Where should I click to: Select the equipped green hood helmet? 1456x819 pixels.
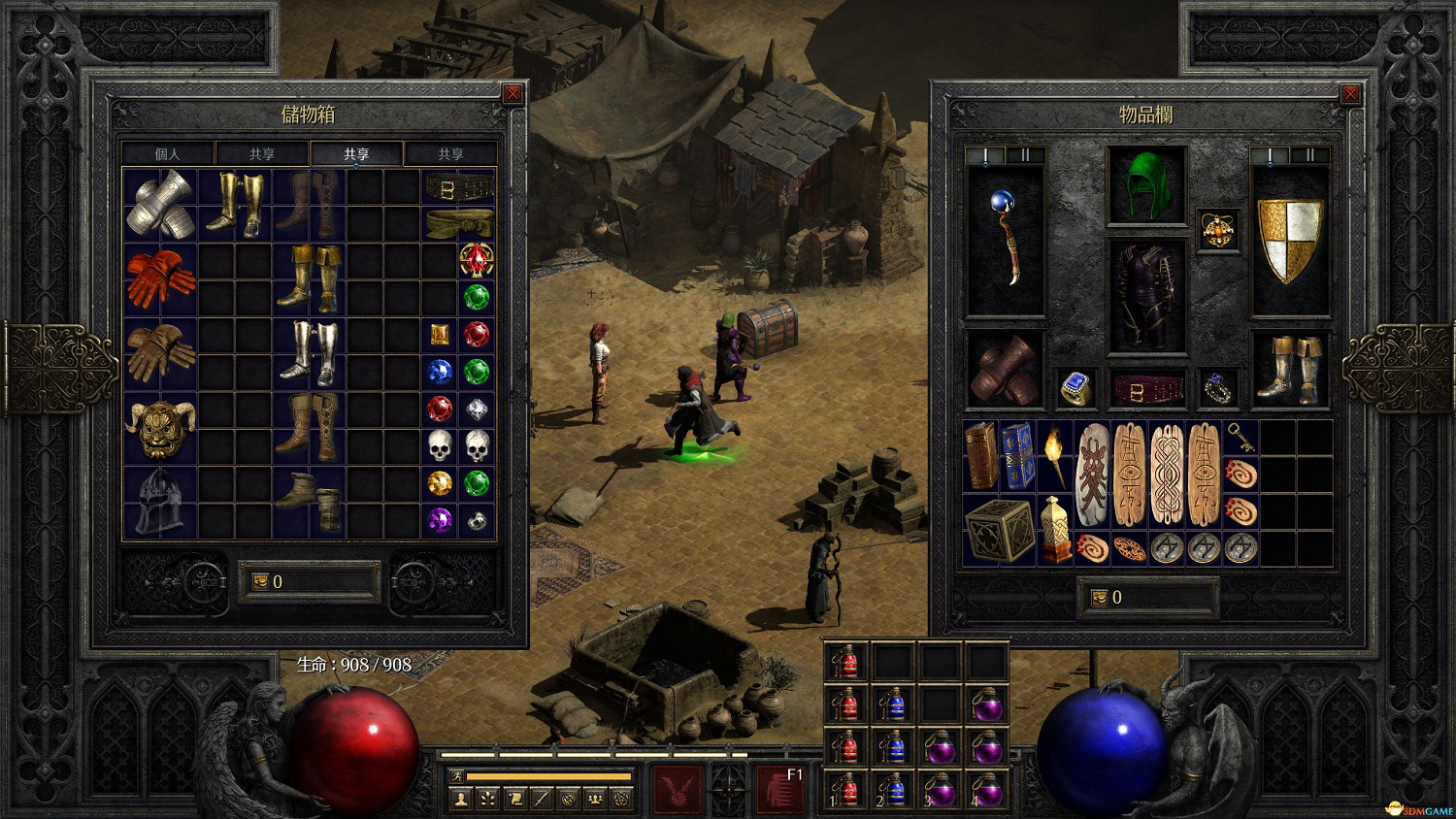pos(1147,185)
